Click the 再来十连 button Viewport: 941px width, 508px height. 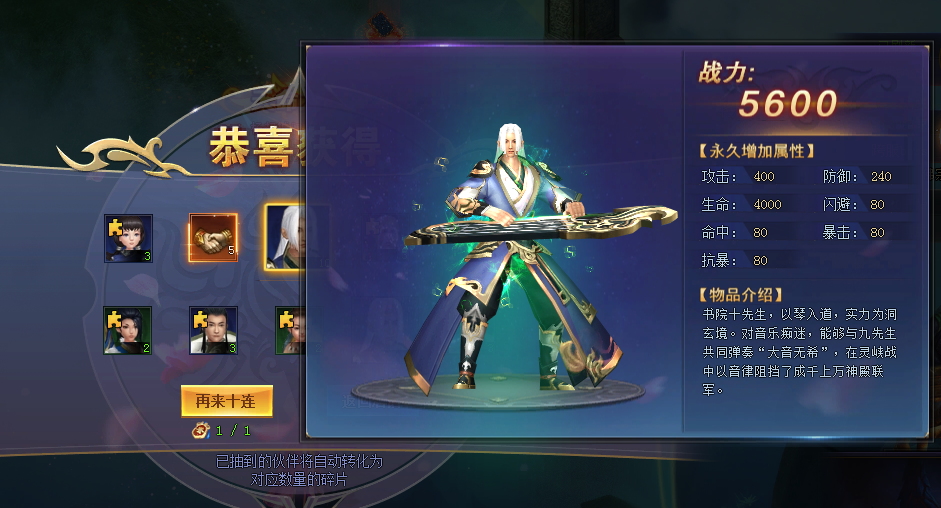tap(227, 401)
